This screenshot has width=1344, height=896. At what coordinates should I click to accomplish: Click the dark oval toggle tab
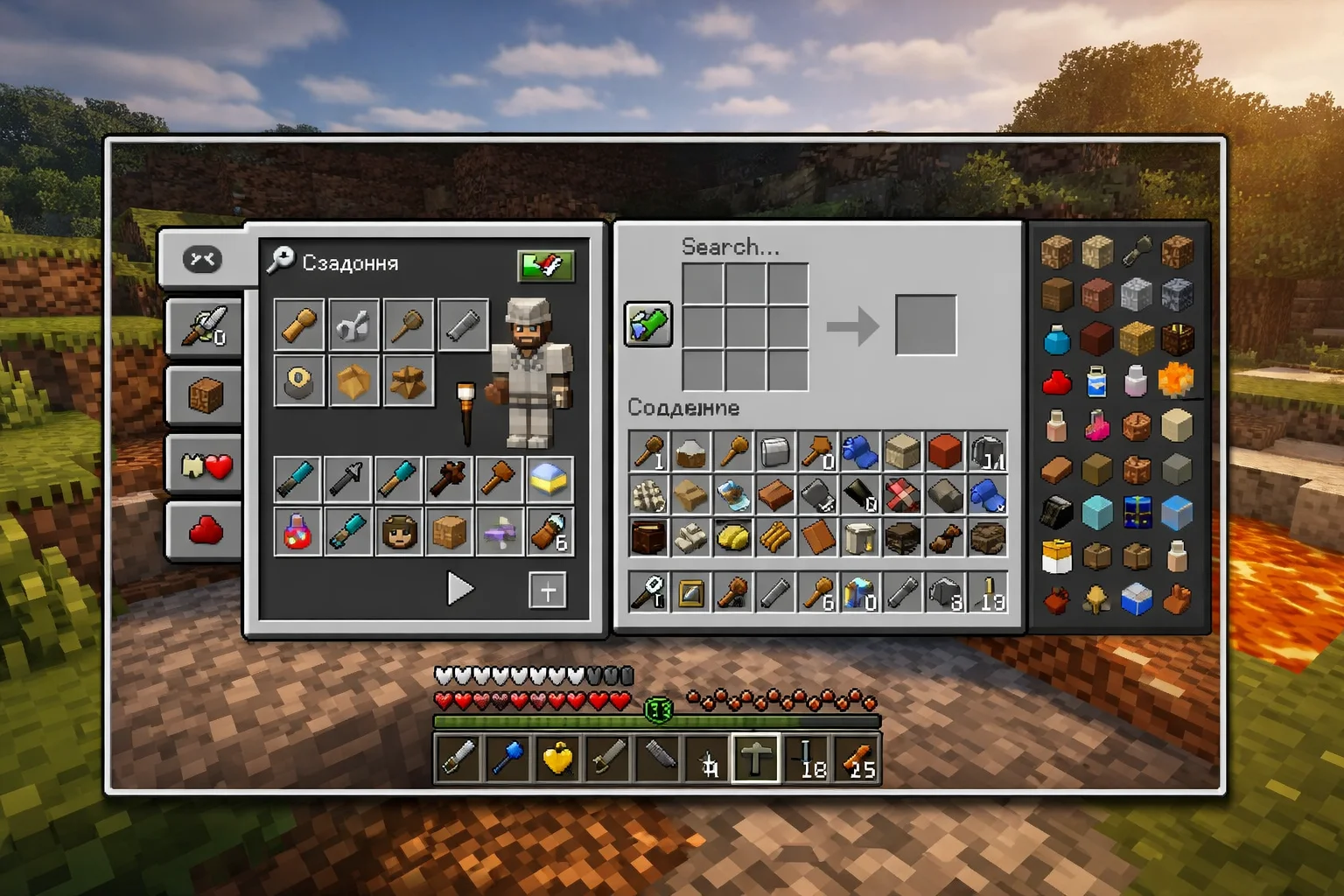(202, 259)
